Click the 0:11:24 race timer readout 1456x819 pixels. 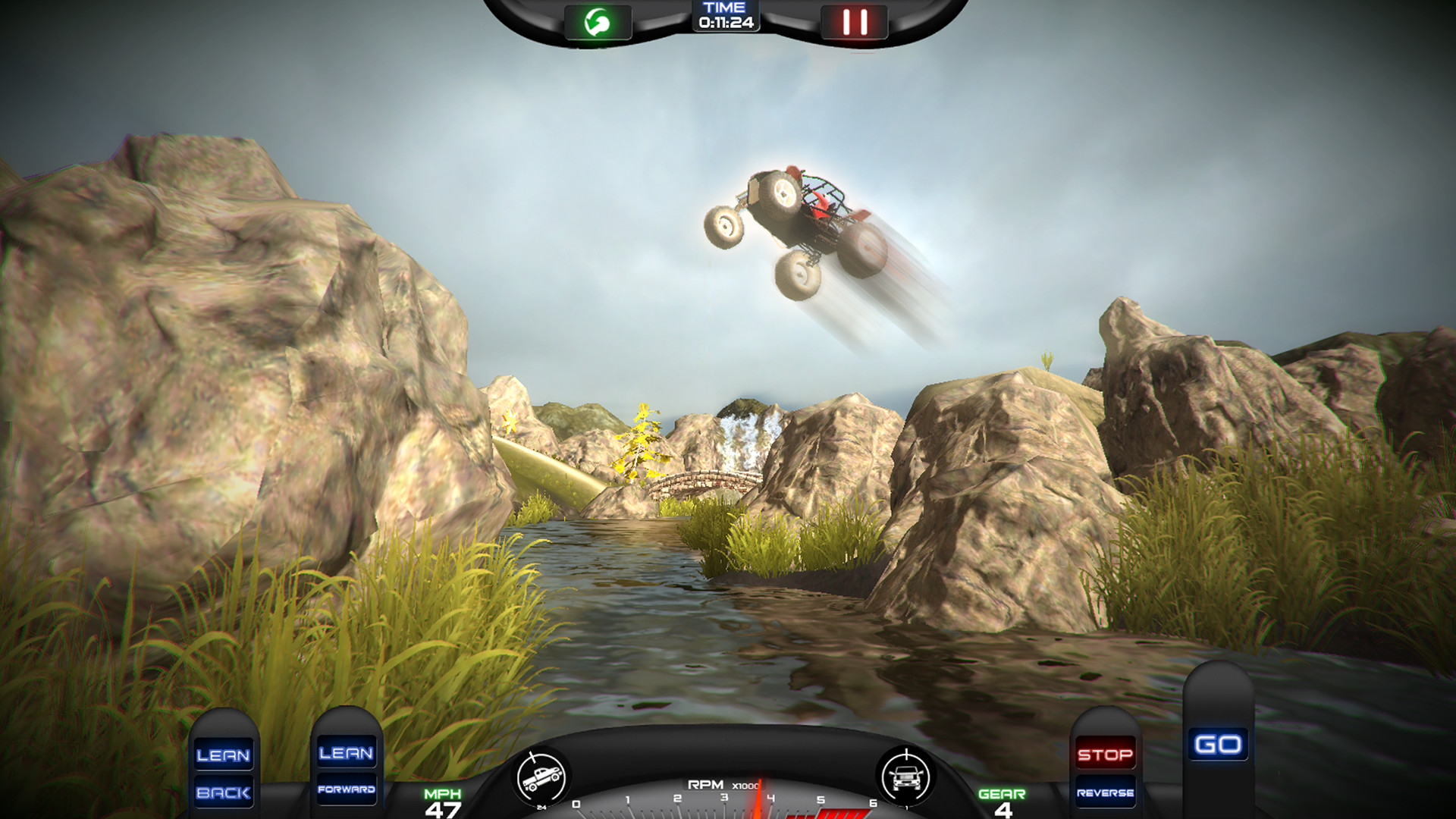click(725, 22)
